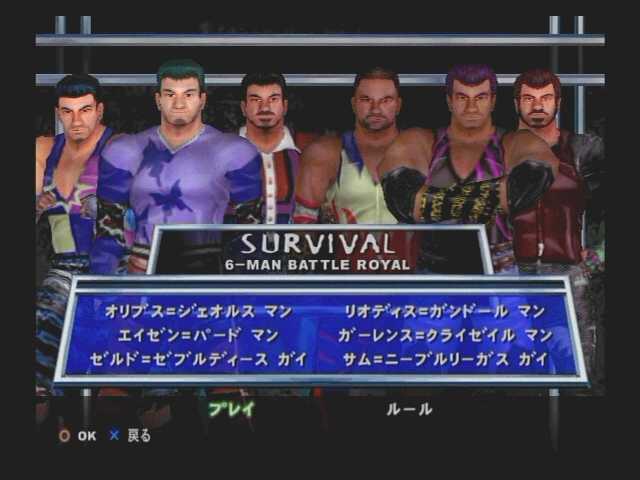
Task: Select the オリブス=ジェオルス マン entry
Action: coord(199,311)
